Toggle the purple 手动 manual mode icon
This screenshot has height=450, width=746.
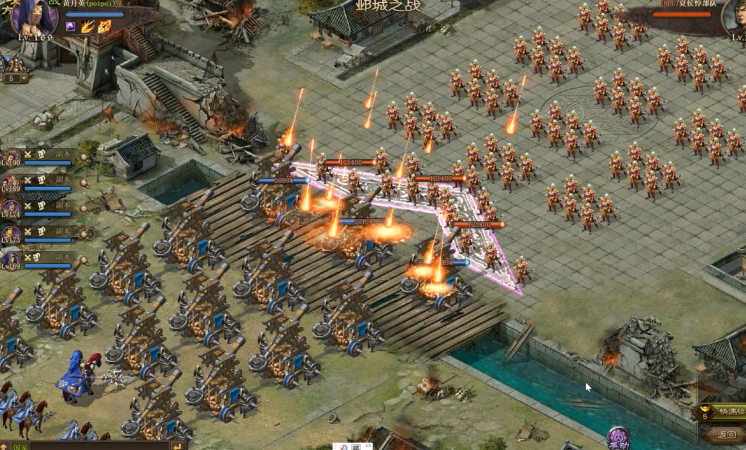[619, 437]
